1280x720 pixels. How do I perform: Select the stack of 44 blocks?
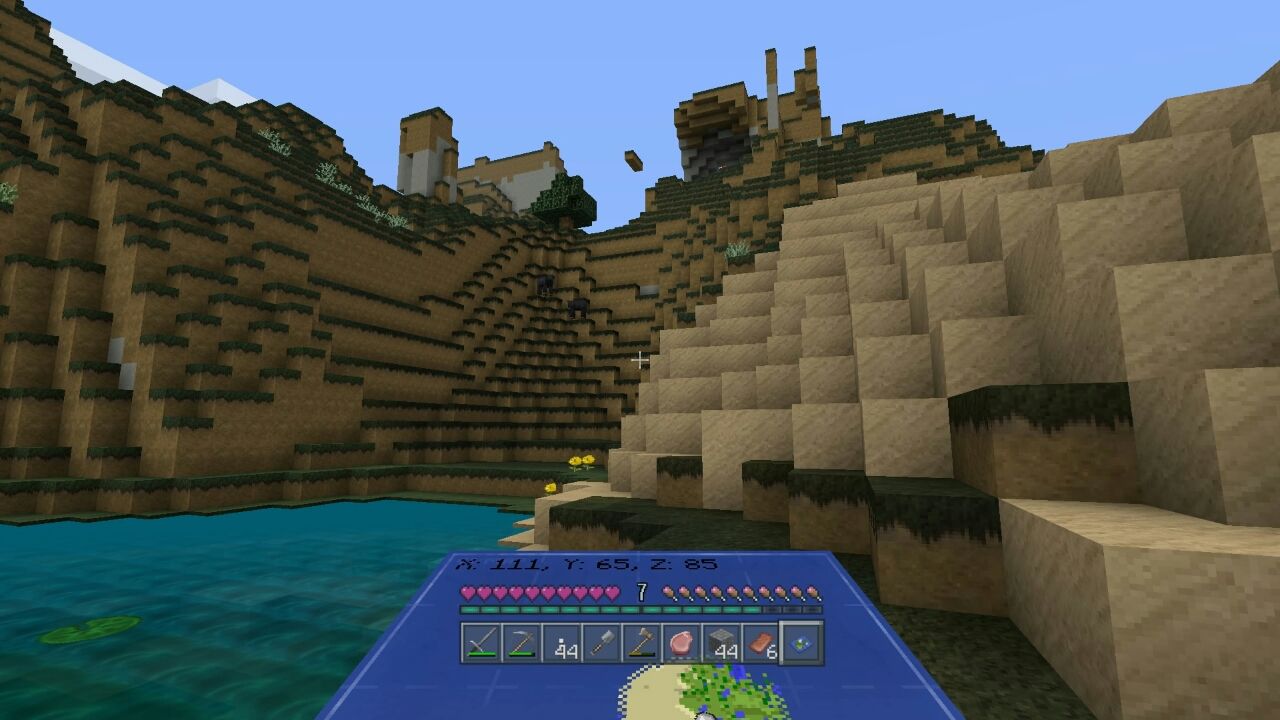click(x=561, y=643)
